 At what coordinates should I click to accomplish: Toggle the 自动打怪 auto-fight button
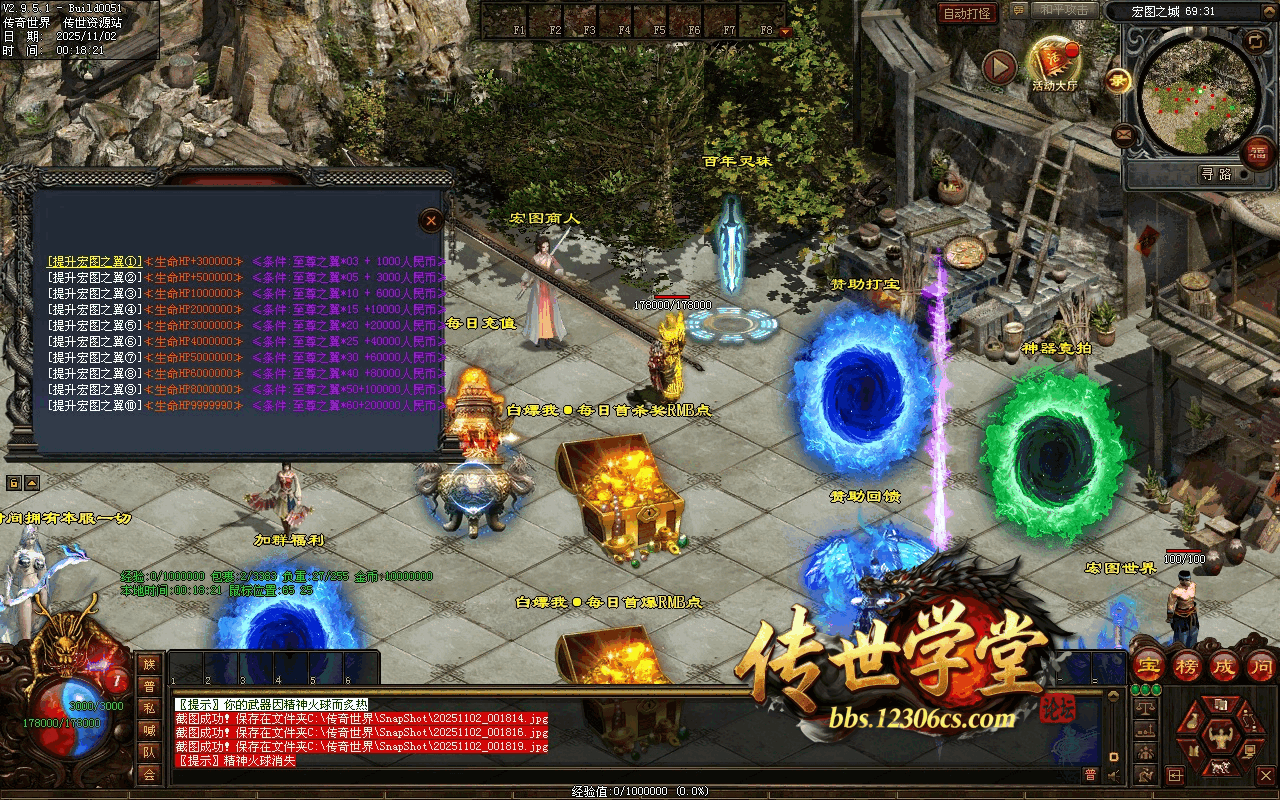point(967,13)
